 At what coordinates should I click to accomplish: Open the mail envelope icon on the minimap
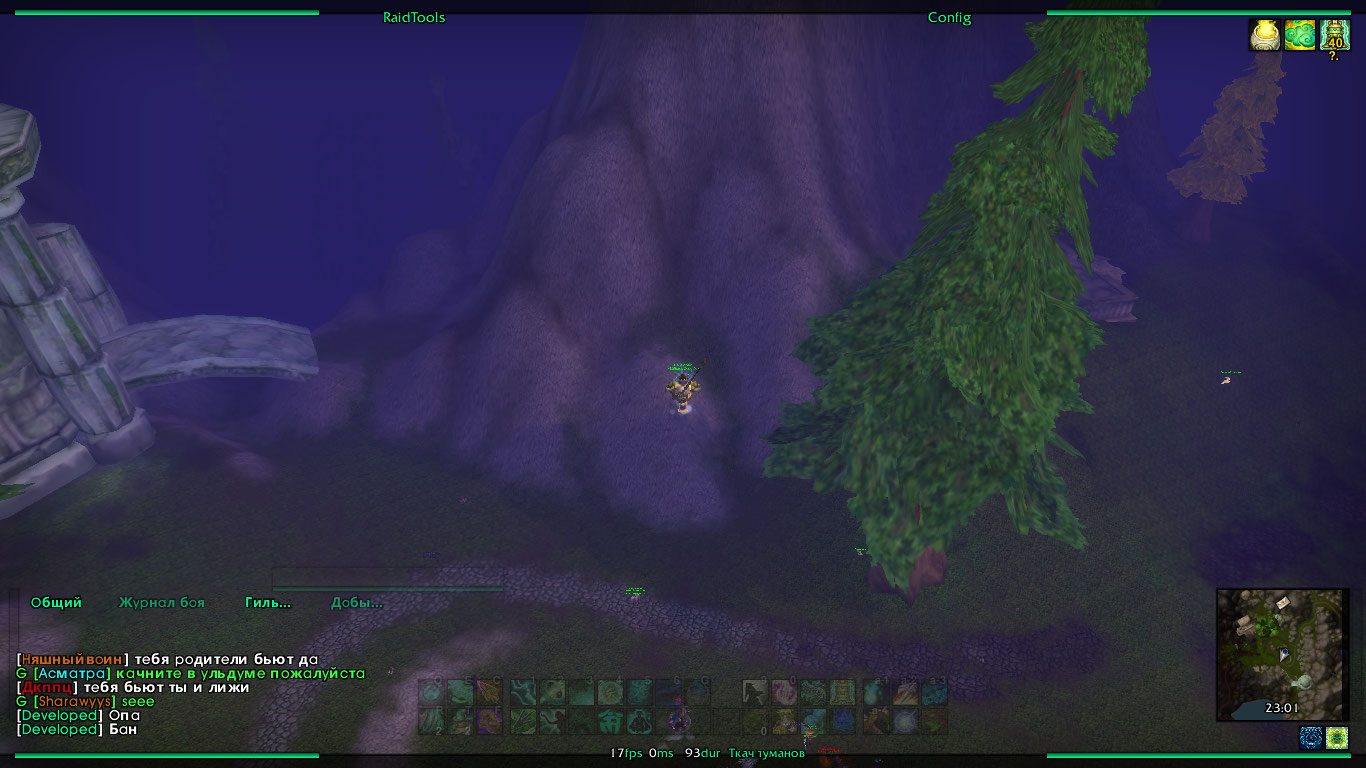1283,602
